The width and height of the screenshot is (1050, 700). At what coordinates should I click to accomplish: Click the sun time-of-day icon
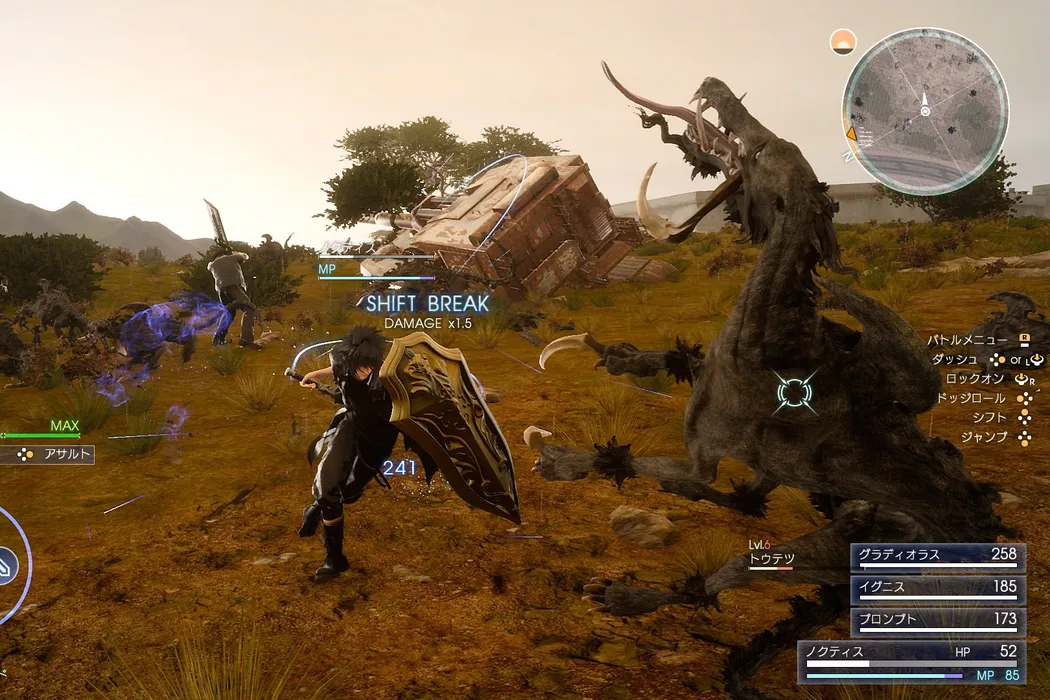[844, 42]
